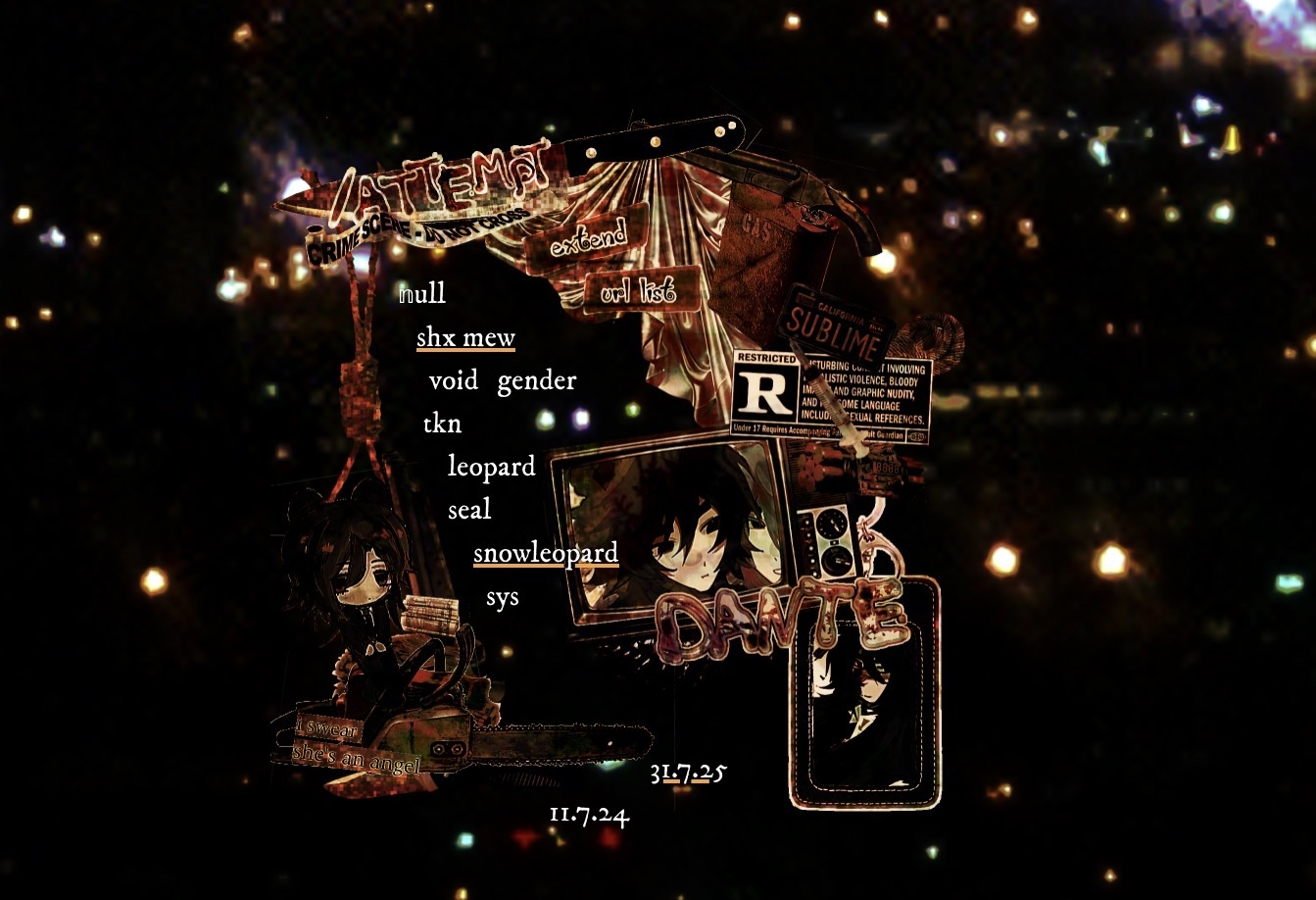Open the underlined "snowleopard" link

pyautogui.click(x=546, y=554)
